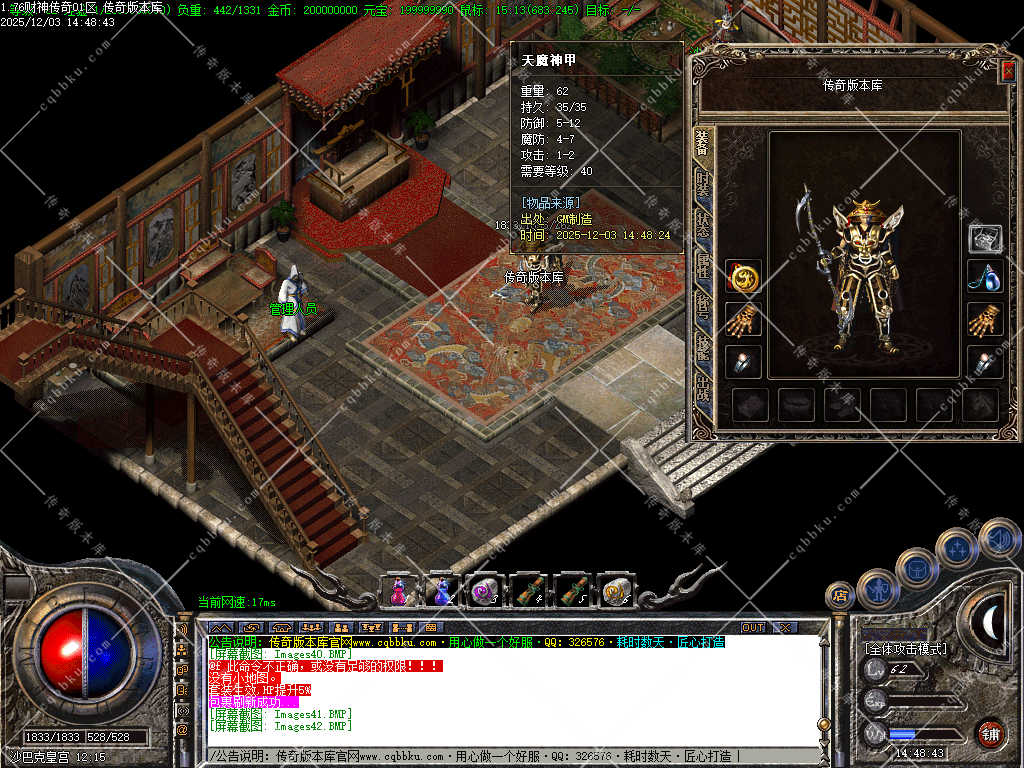Screen dimensions: 1024x768
Task: Switch to the 时装 (fashion) tab
Action: [x=703, y=185]
